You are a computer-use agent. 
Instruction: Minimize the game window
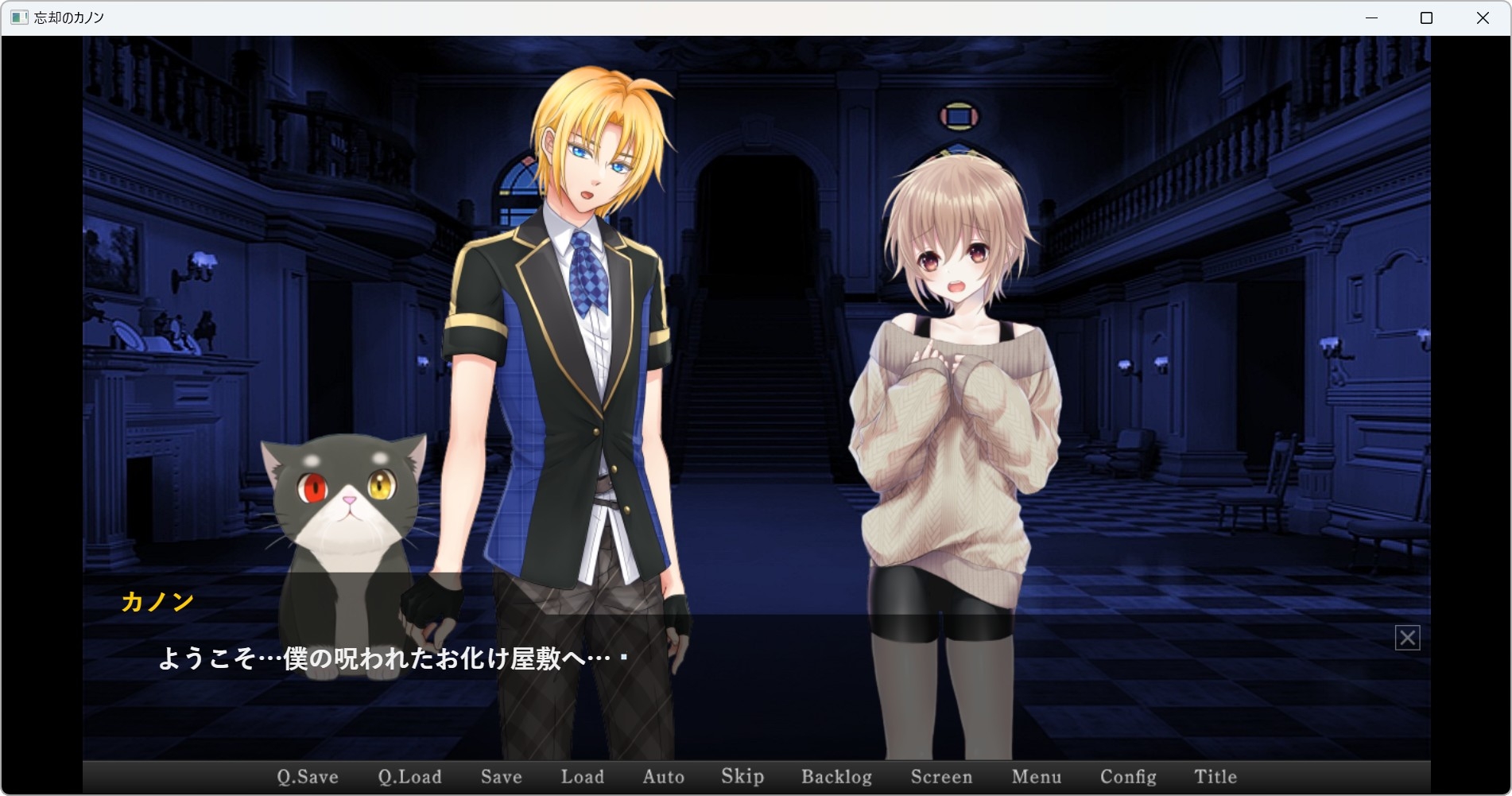[x=1371, y=18]
